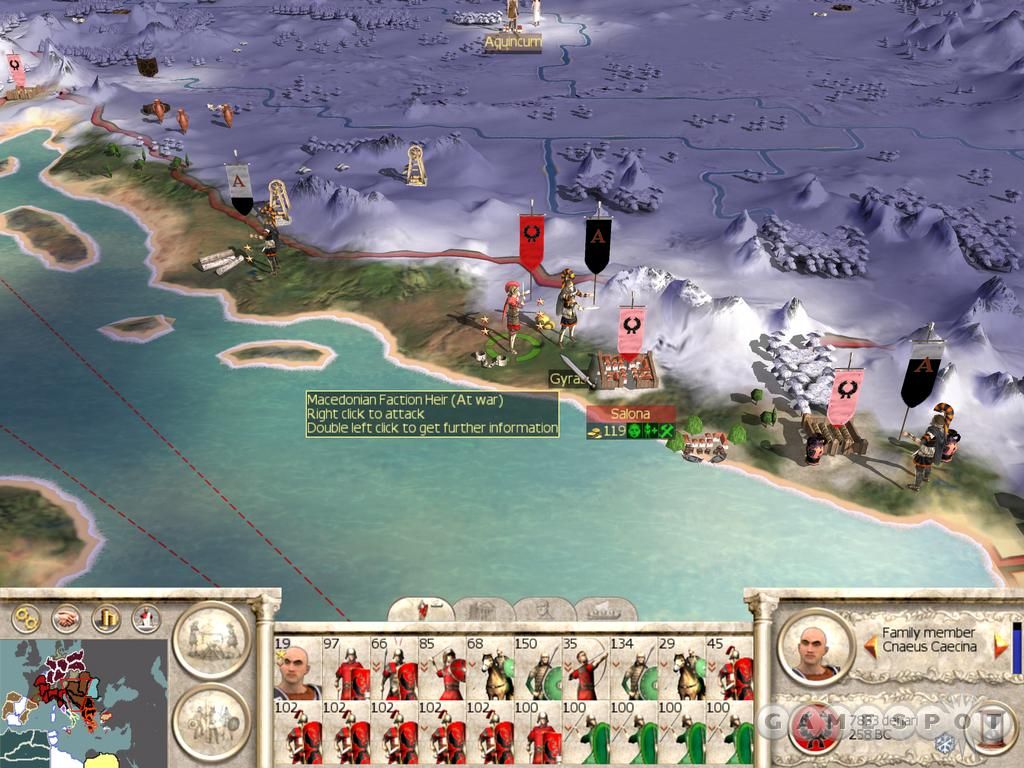1024x768 pixels.
Task: Open diplomacy via the handshake icon
Action: tap(66, 617)
